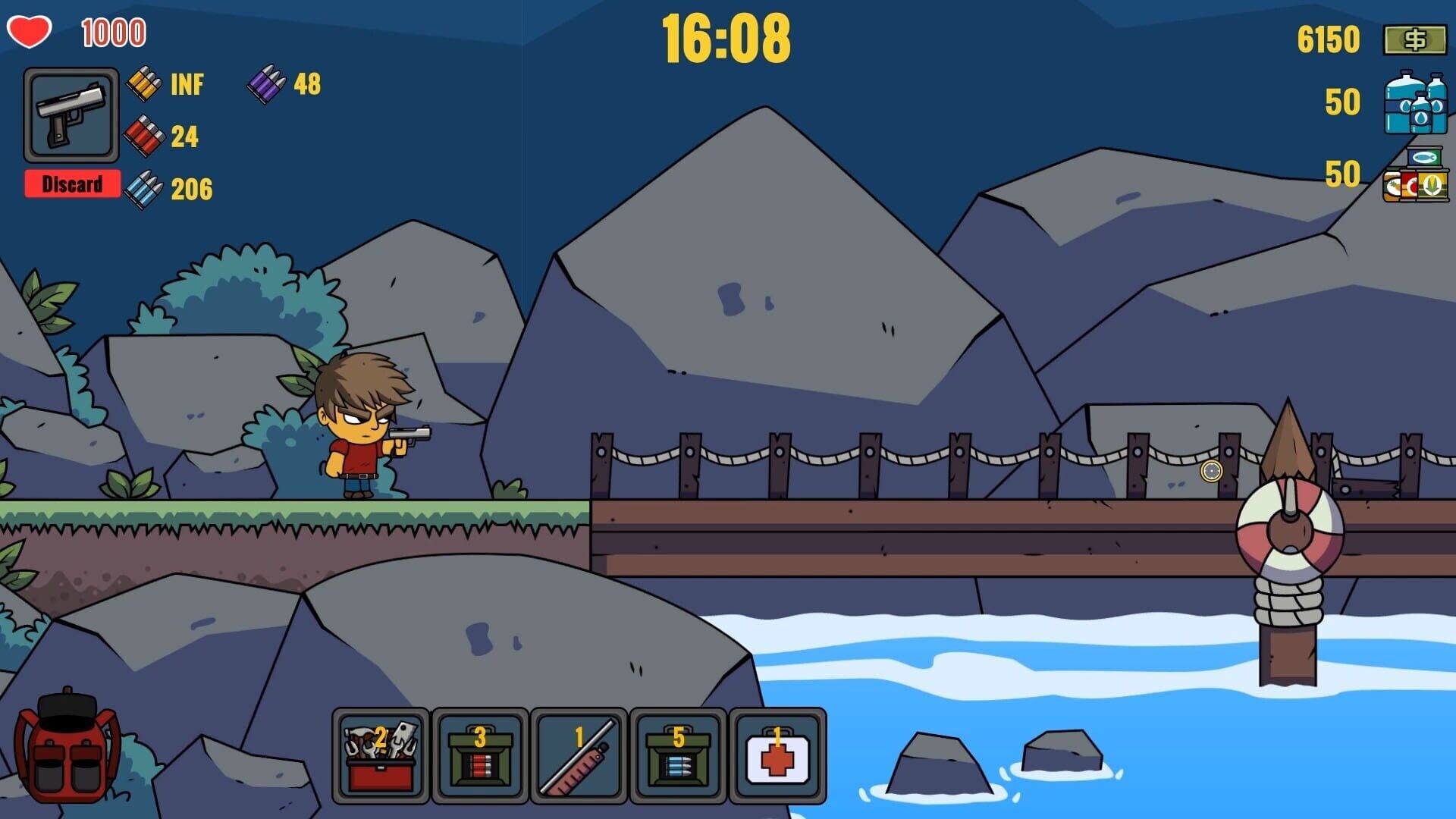1456x819 pixels.
Task: Click the 1000 health value
Action: (112, 31)
